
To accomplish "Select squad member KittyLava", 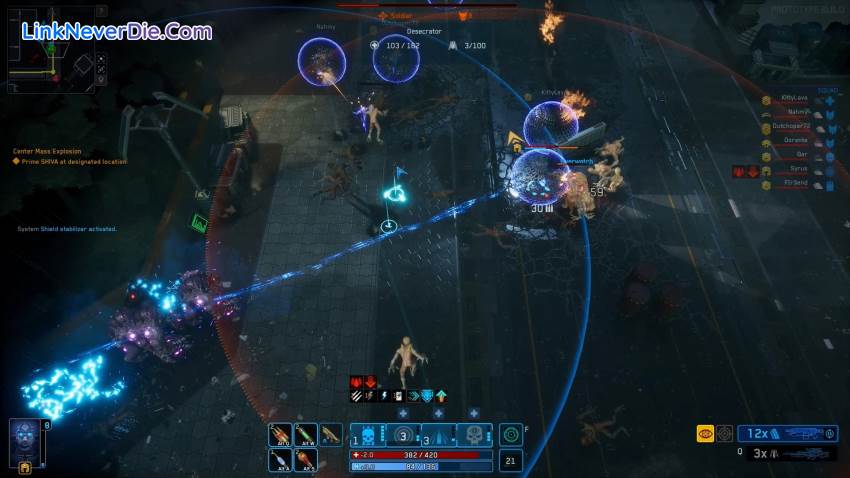I will point(793,100).
